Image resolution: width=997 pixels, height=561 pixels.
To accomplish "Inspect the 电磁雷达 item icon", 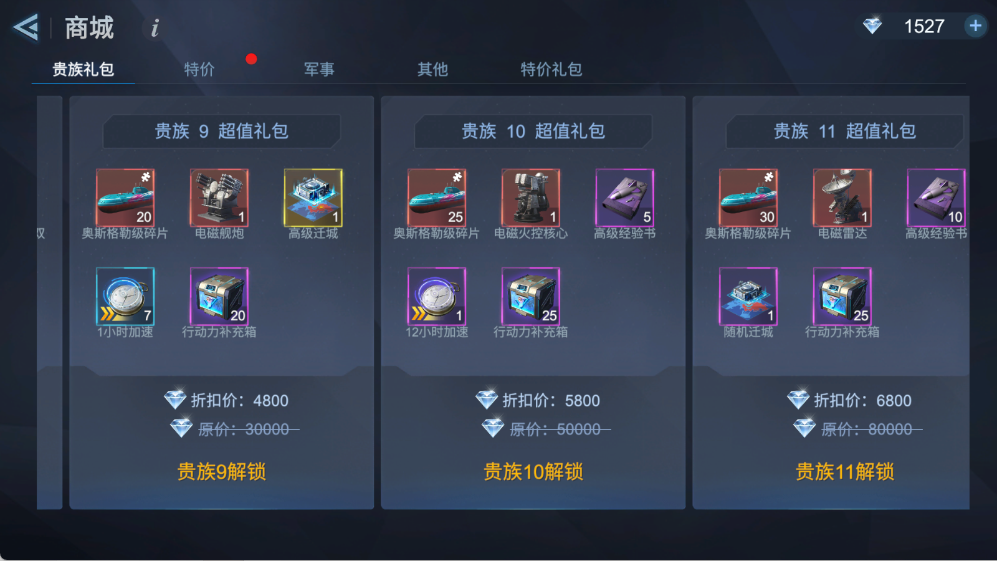I will (843, 197).
